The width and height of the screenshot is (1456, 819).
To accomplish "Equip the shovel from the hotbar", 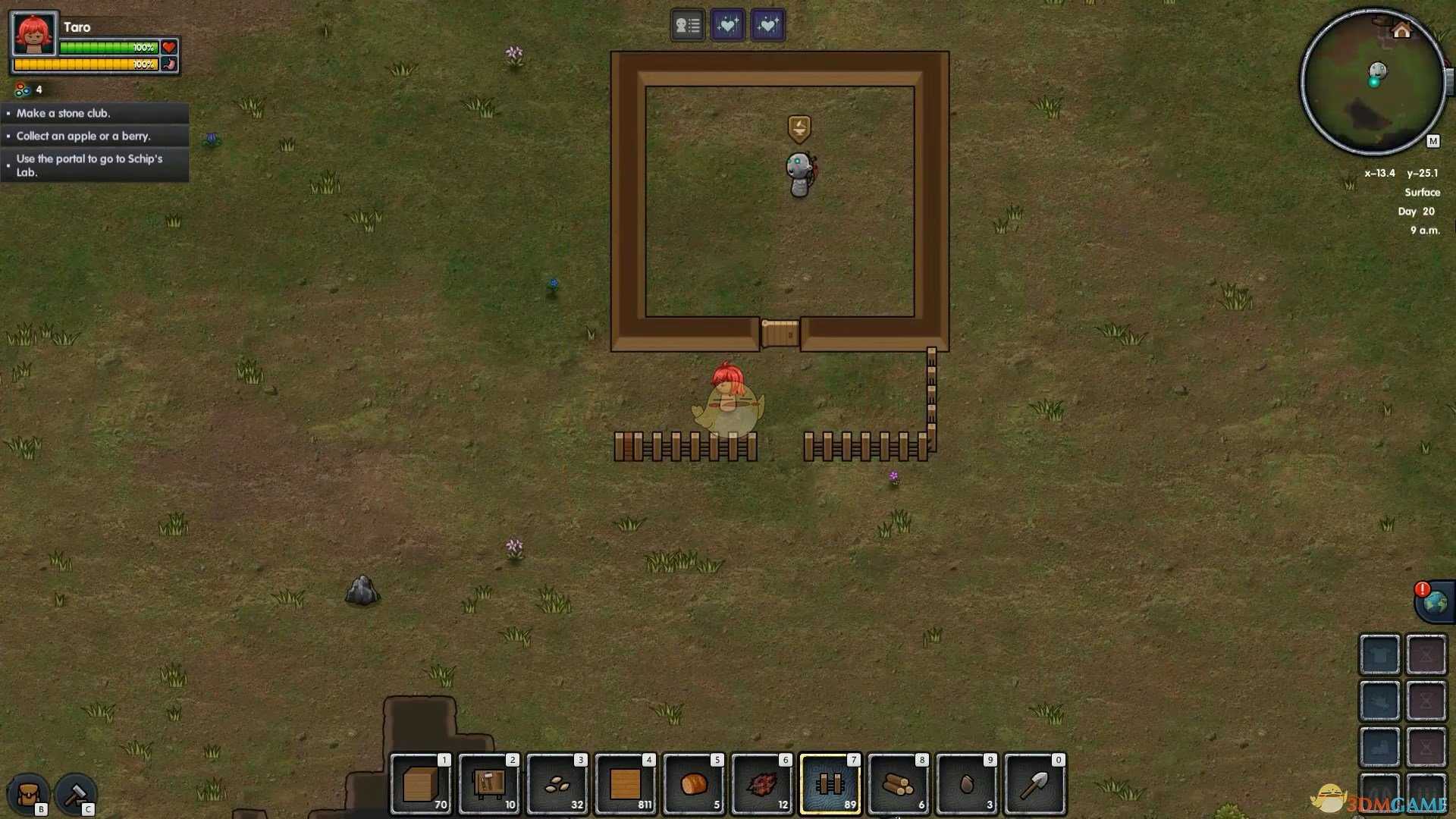I will 1035,784.
